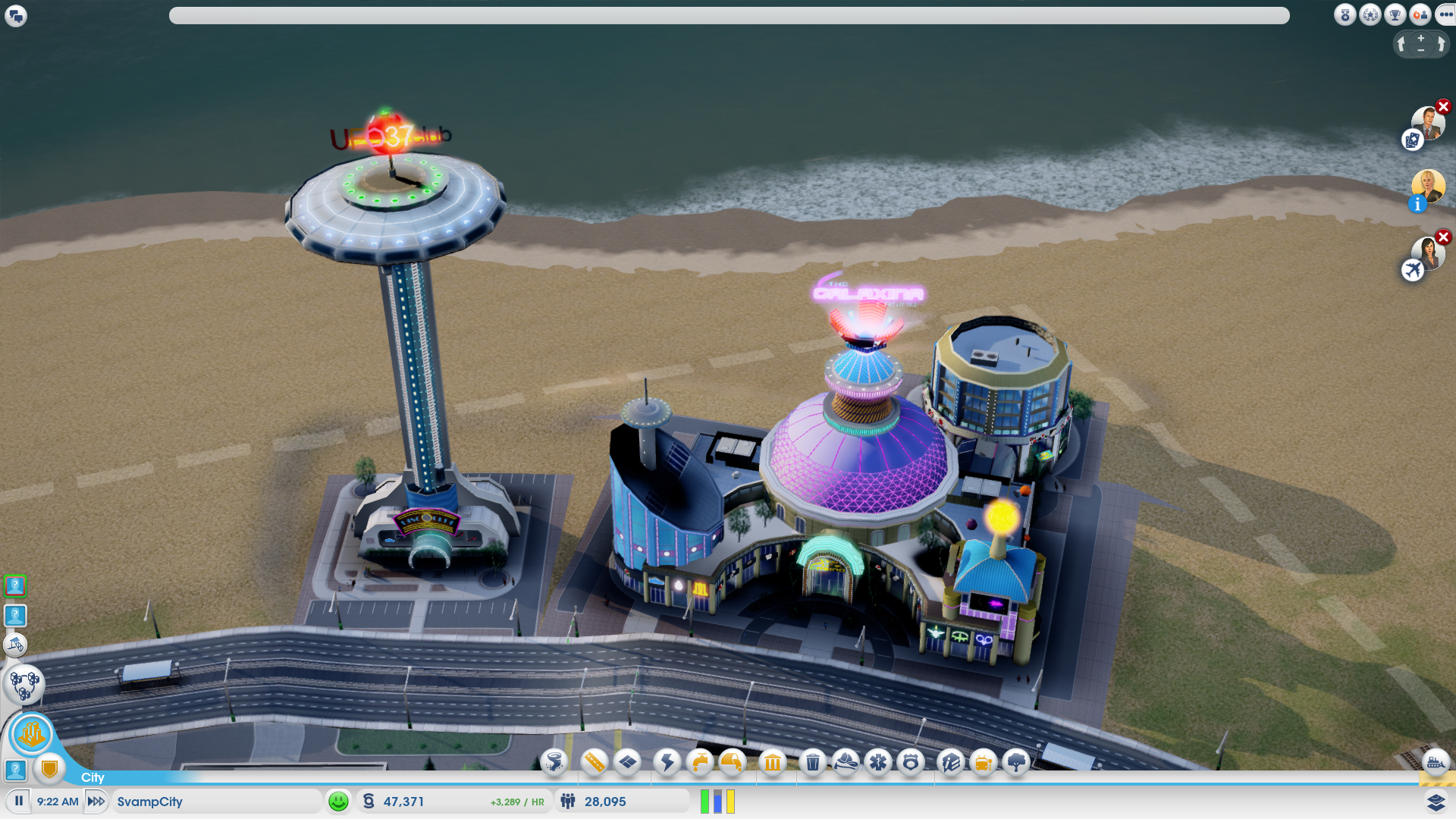Image resolution: width=1456 pixels, height=819 pixels.
Task: Open the Mass Transit bus menu
Action: (x=983, y=761)
